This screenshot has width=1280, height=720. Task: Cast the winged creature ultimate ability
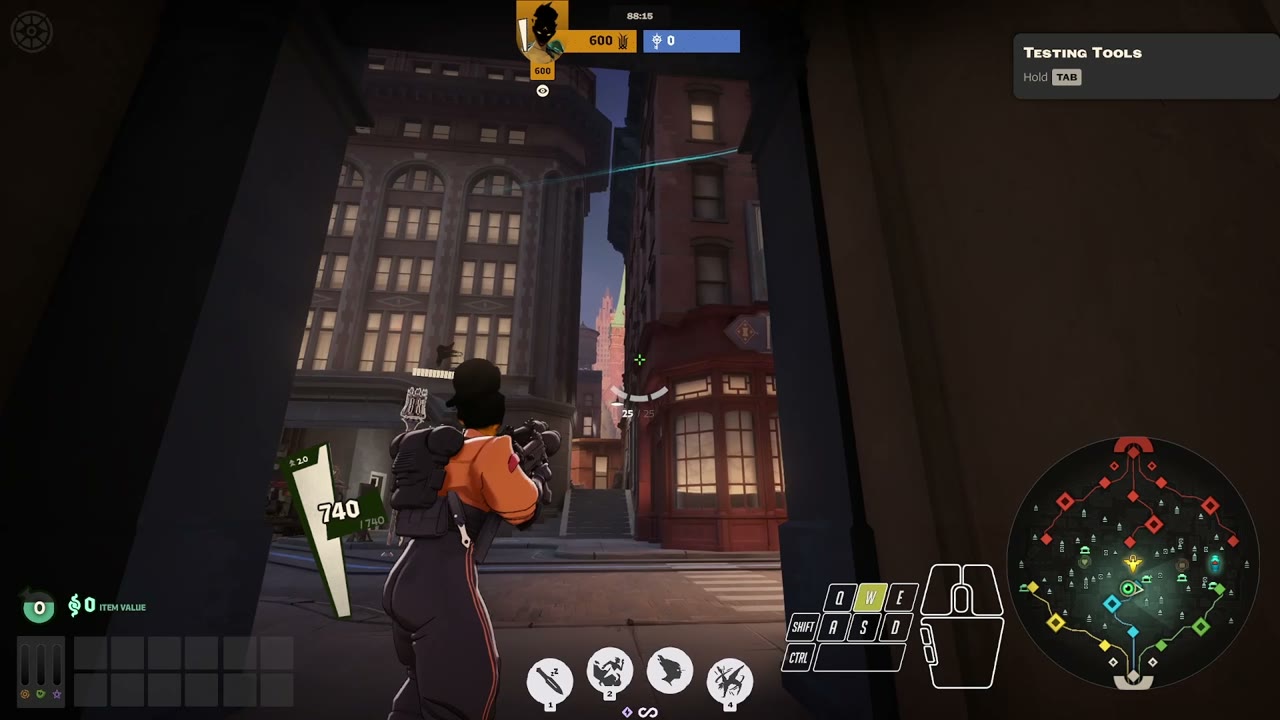click(730, 680)
